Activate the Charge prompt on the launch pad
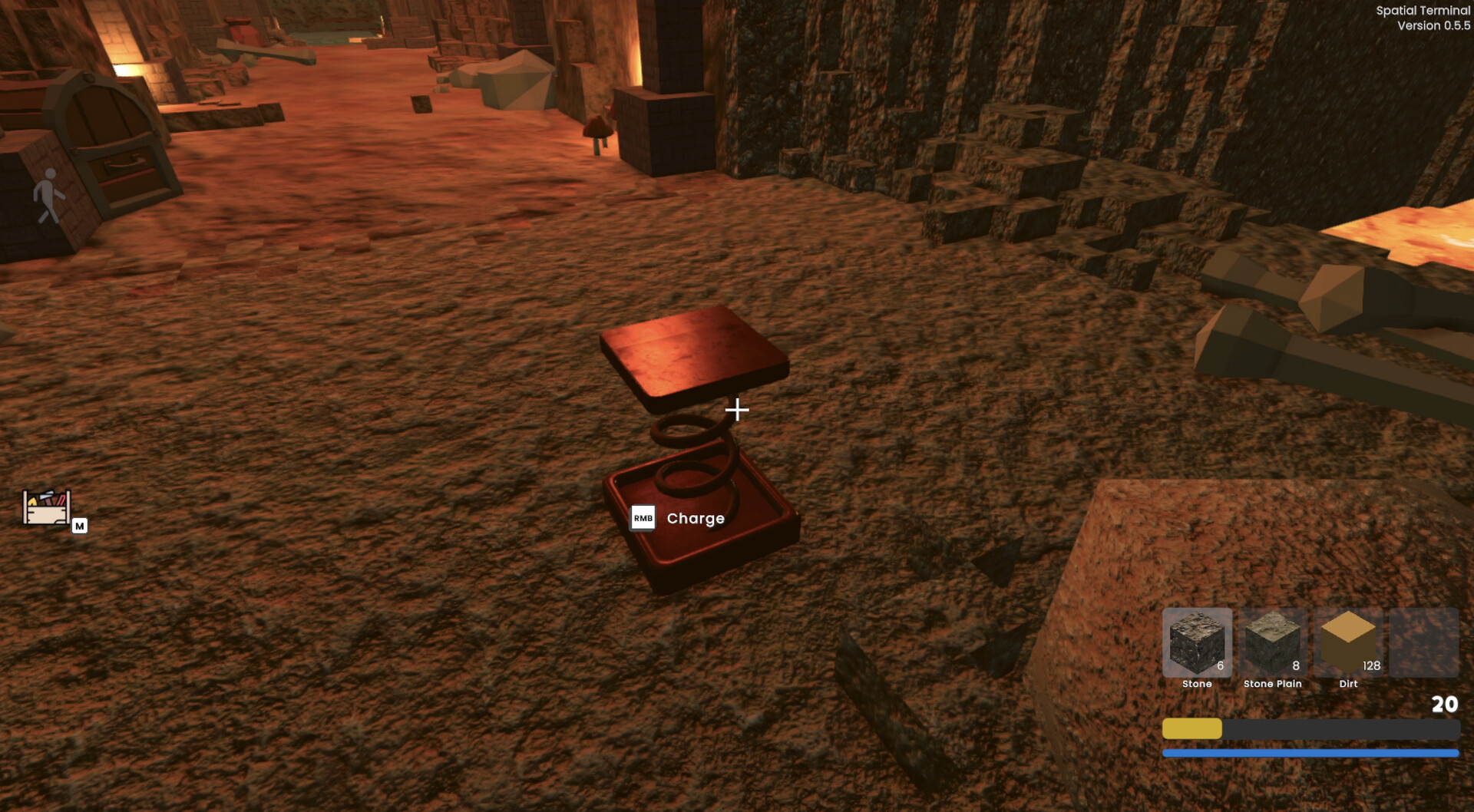Screen dimensions: 1474x812 (x=695, y=519)
